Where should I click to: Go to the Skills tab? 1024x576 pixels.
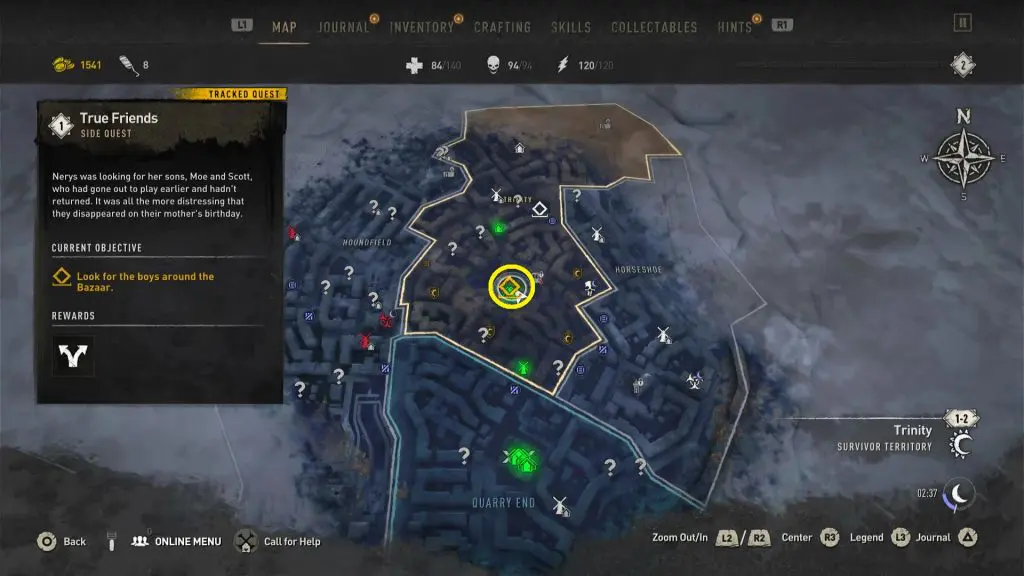[570, 27]
